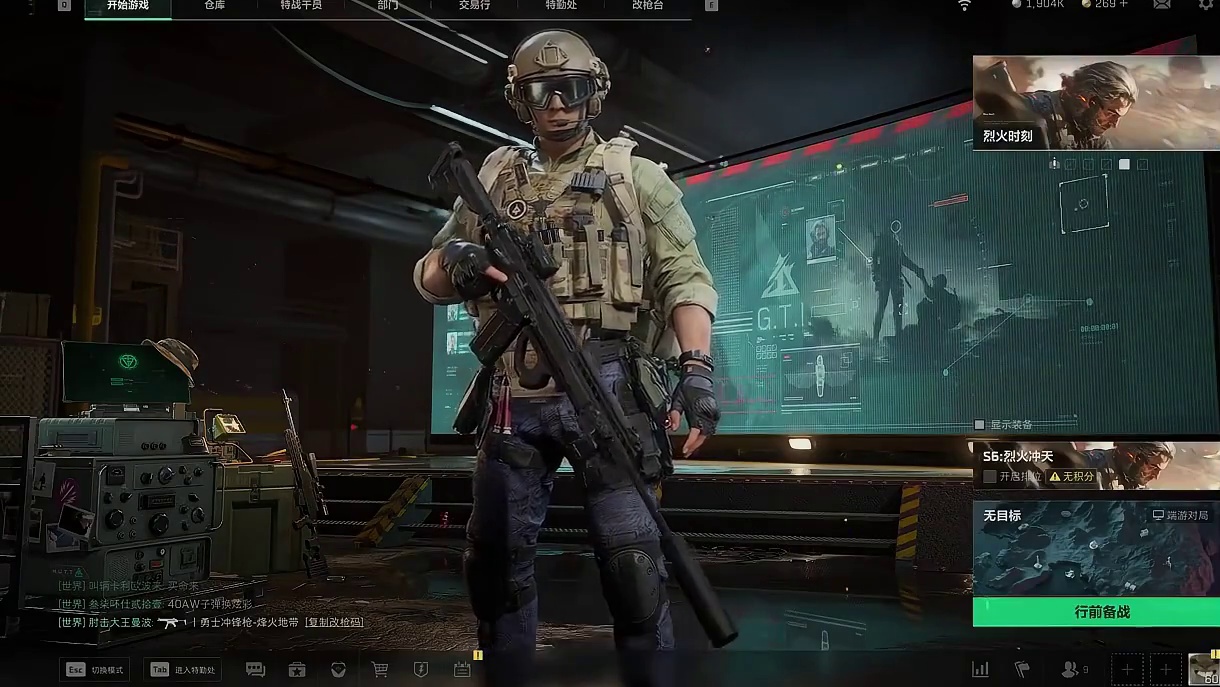Open the player avatar portrait
The image size is (1220, 687).
[1204, 669]
